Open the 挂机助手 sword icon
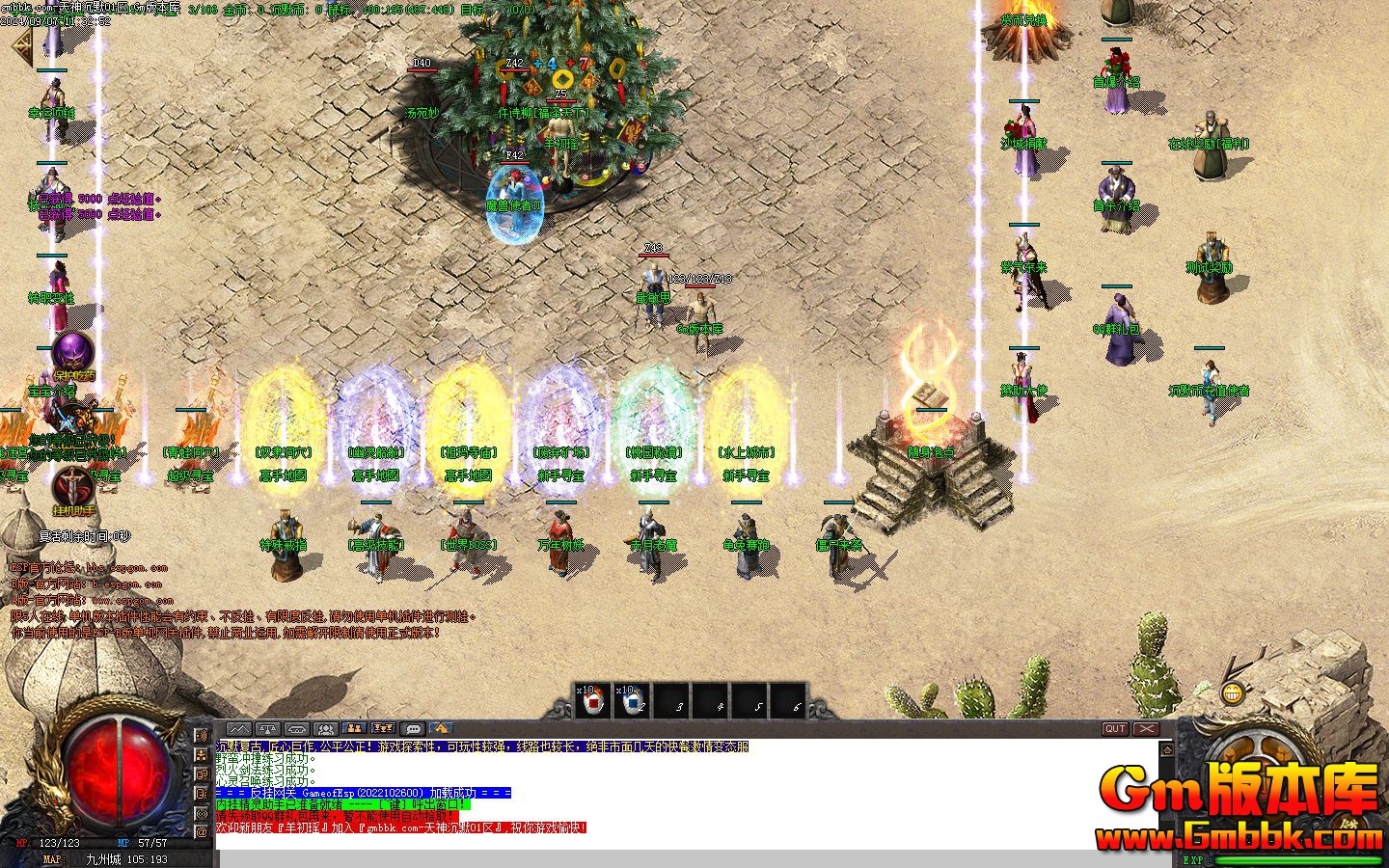The height and width of the screenshot is (868, 1389). [x=72, y=485]
